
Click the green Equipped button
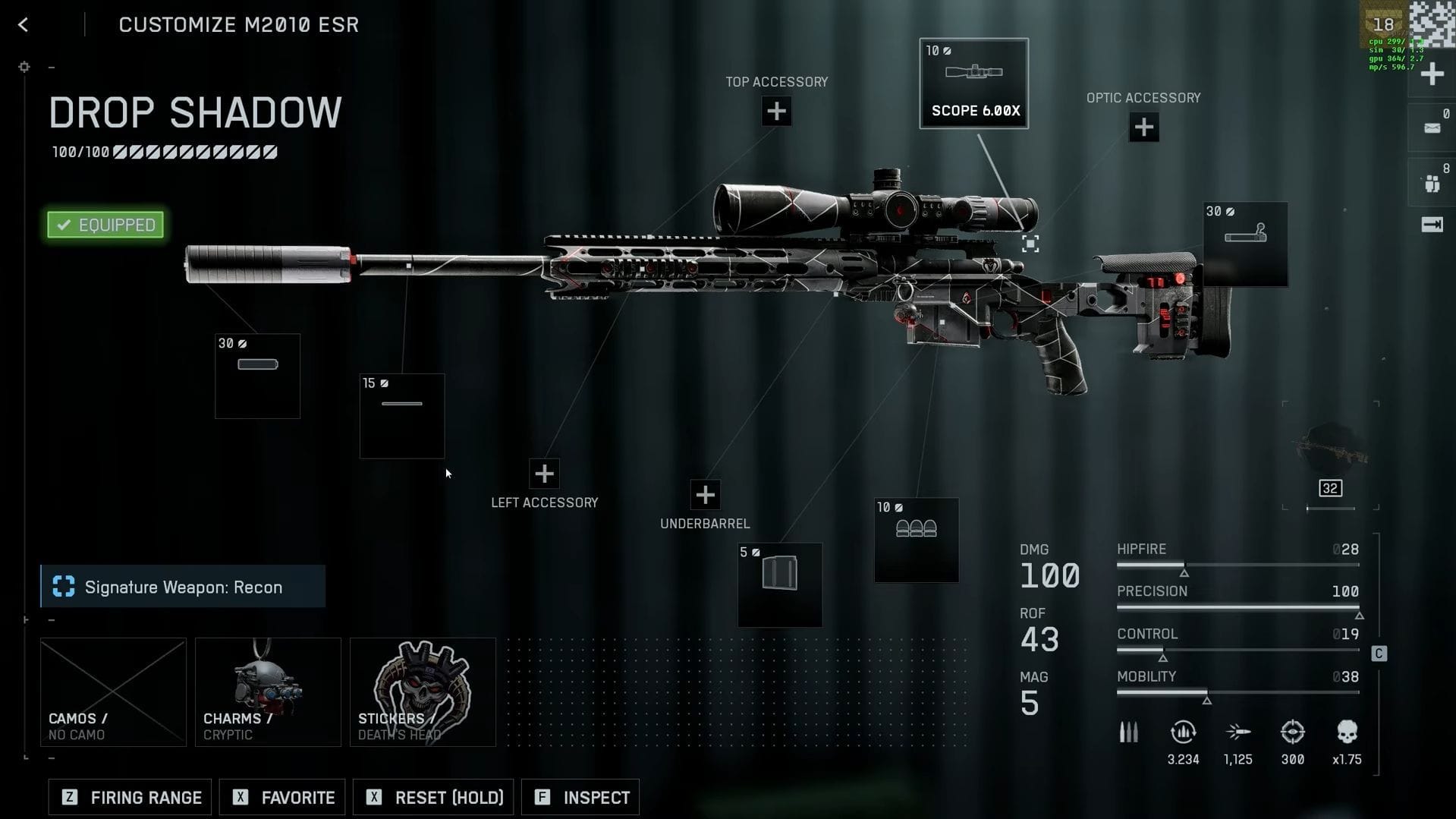(105, 225)
